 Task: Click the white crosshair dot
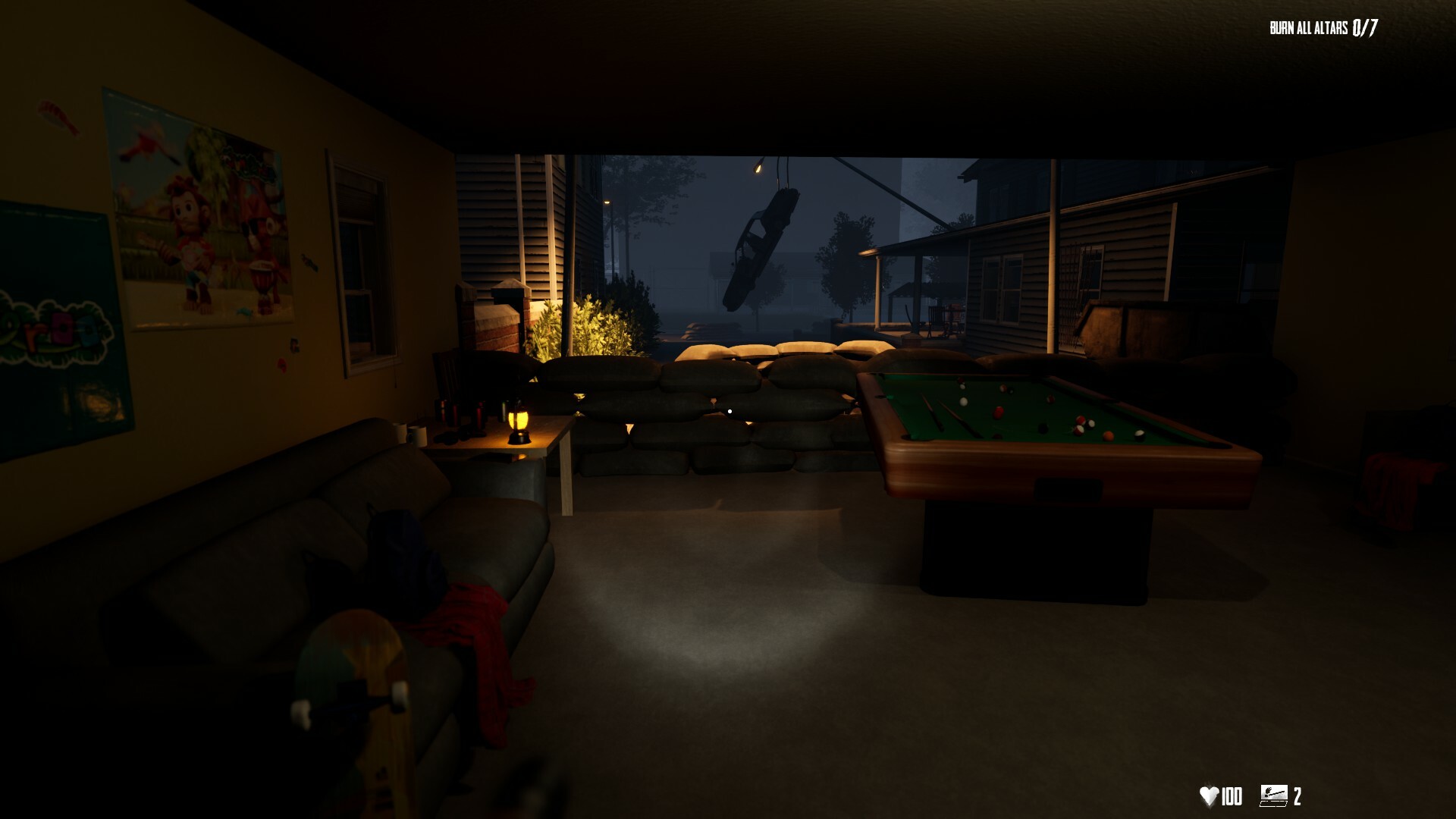(729, 409)
